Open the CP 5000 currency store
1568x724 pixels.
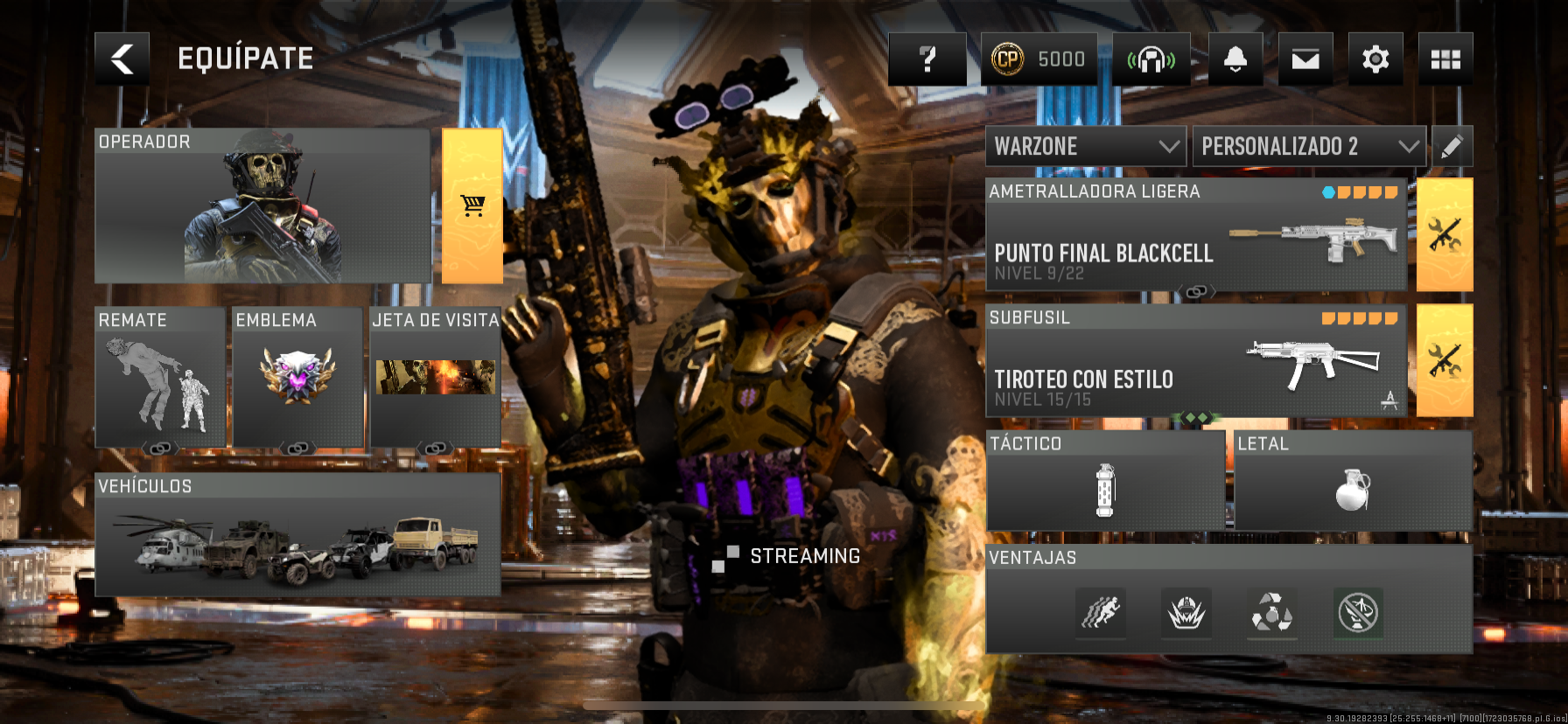tap(1039, 59)
